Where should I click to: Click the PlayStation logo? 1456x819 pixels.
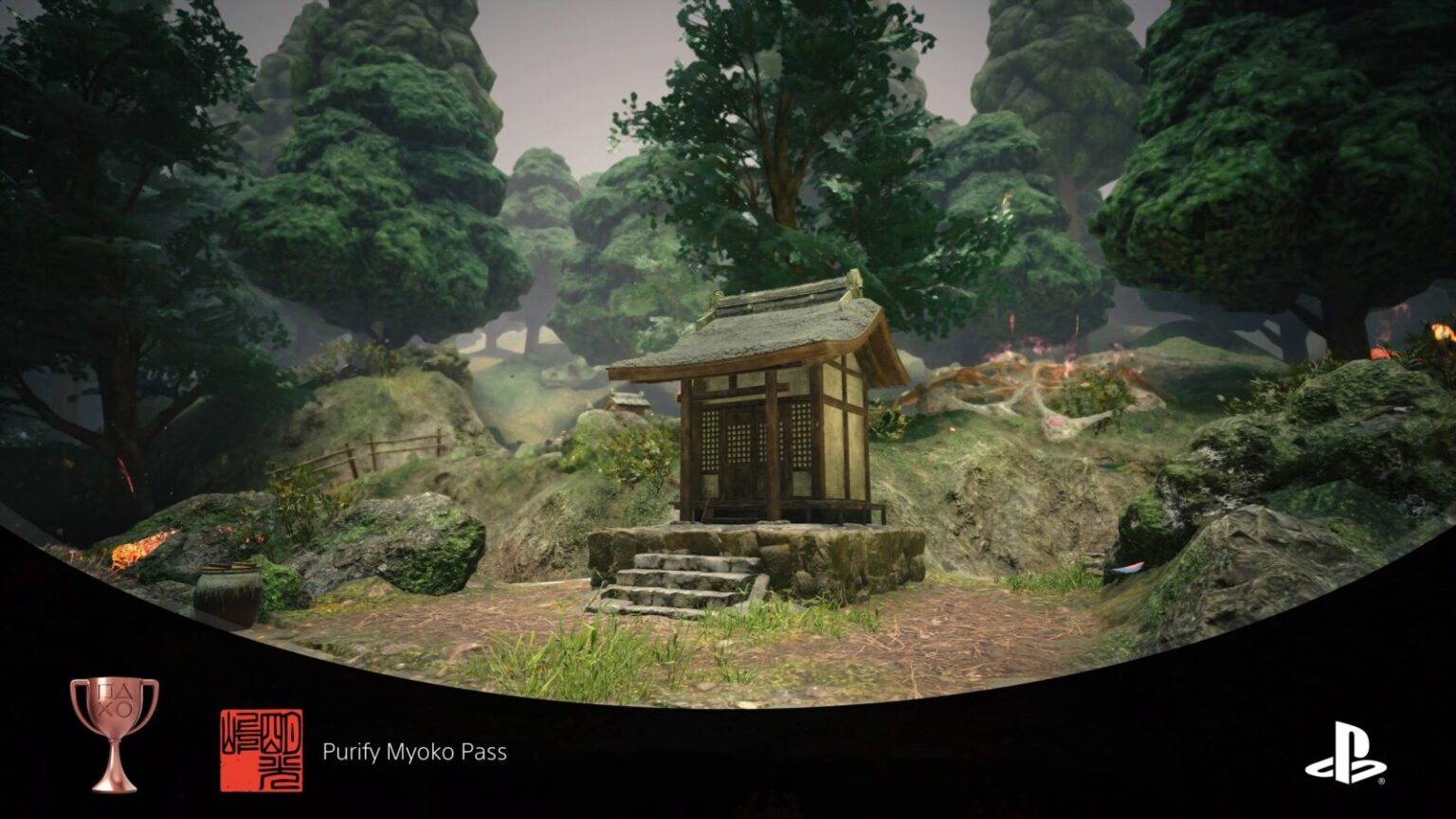pyautogui.click(x=1344, y=752)
